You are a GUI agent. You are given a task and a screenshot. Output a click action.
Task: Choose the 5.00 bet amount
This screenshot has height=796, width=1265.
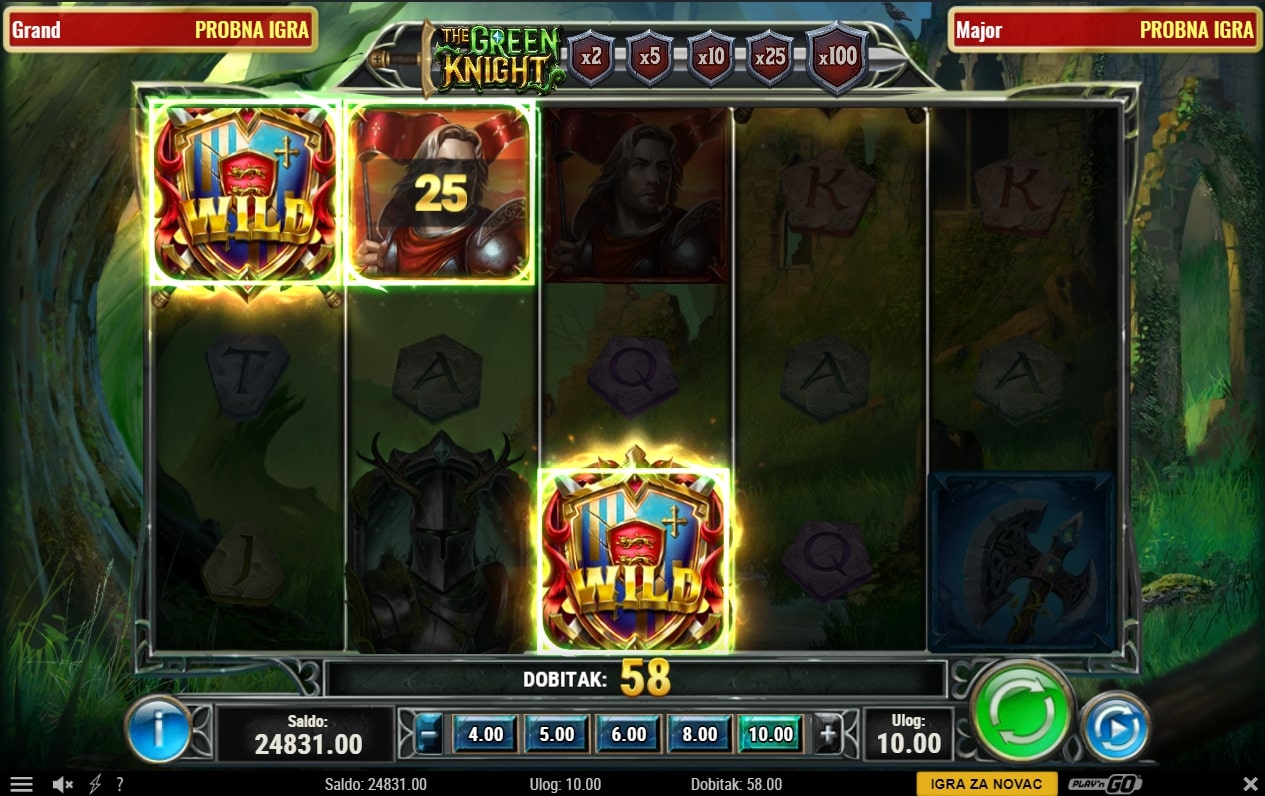point(557,734)
